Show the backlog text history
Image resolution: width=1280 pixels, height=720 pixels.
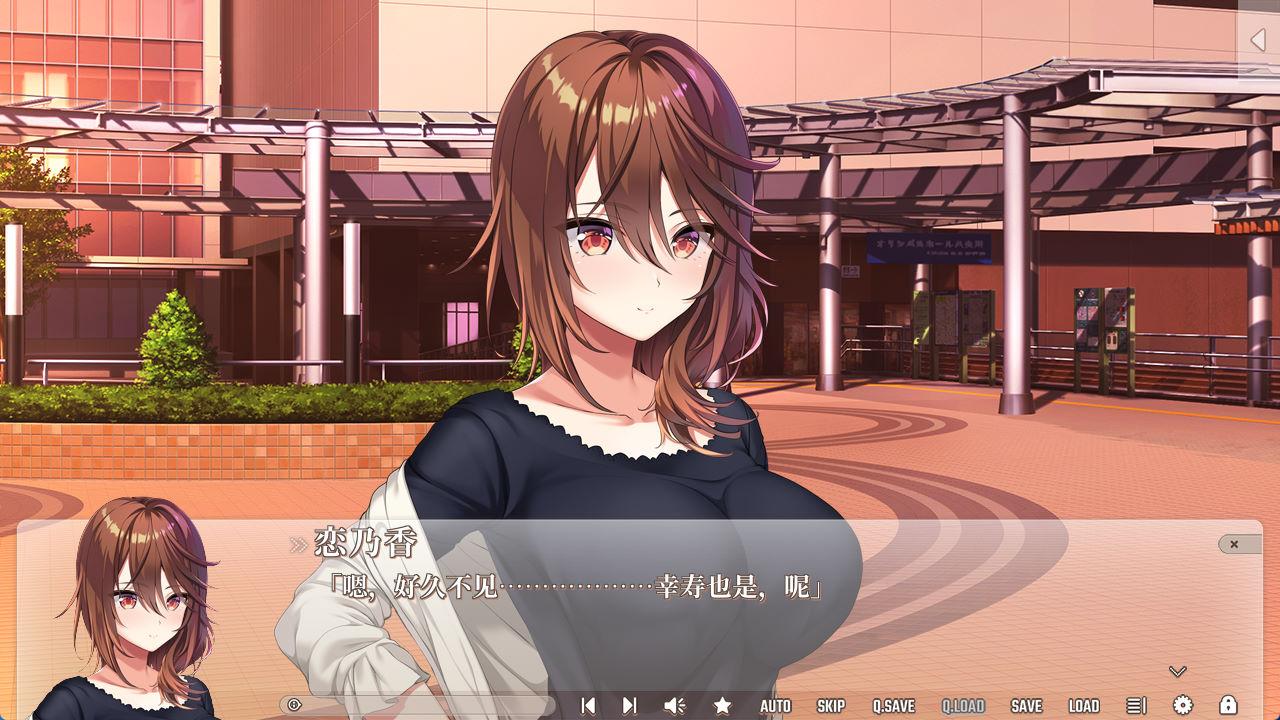[x=1136, y=706]
